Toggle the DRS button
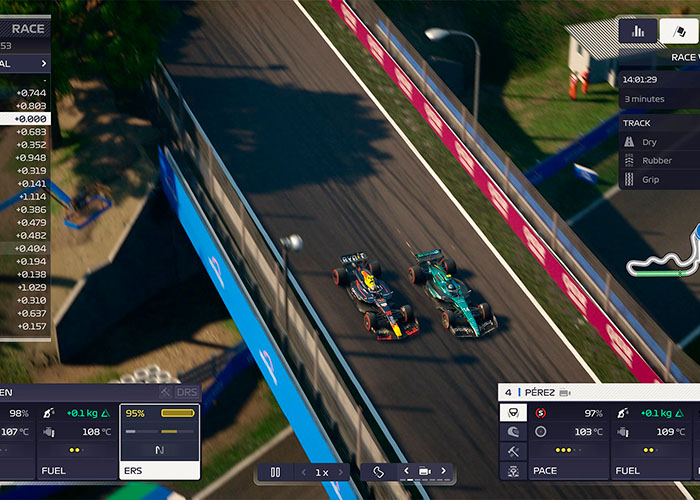 [186, 392]
